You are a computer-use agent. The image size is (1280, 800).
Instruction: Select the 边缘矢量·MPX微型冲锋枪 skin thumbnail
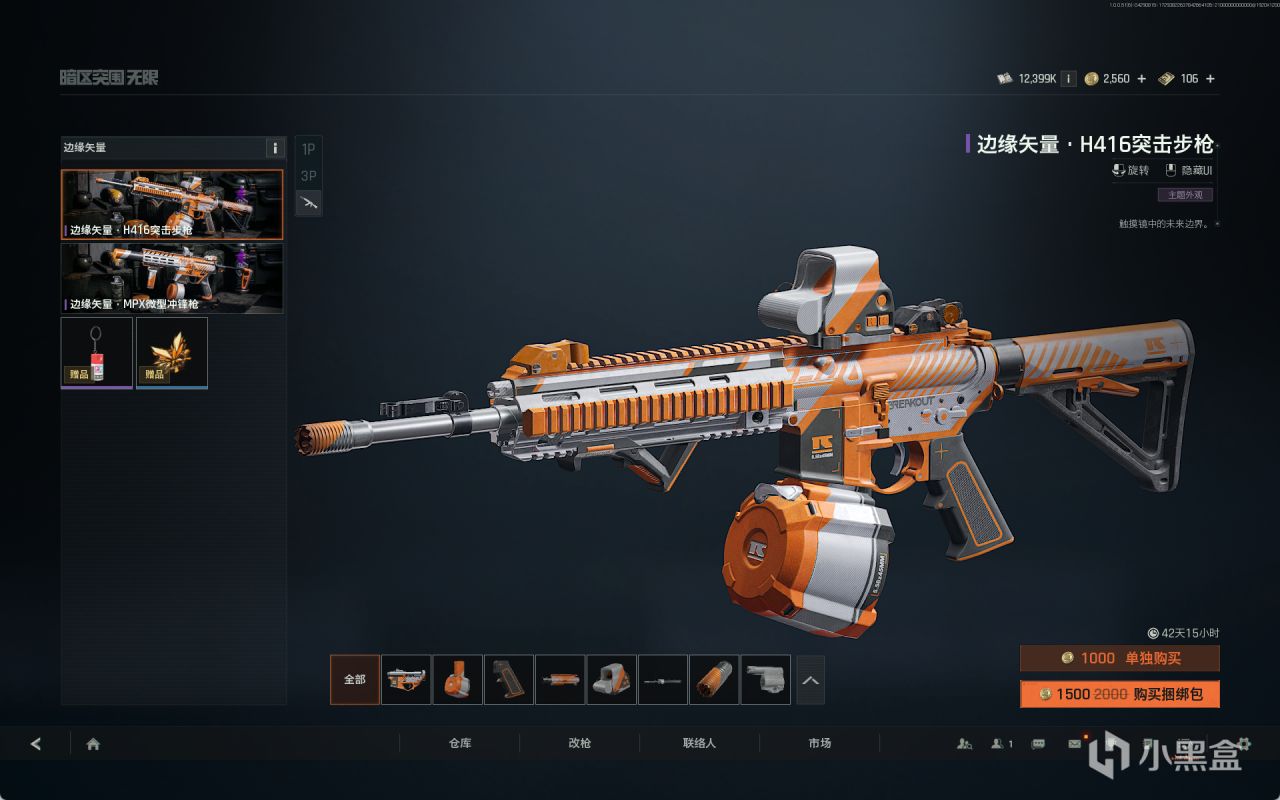(172, 277)
